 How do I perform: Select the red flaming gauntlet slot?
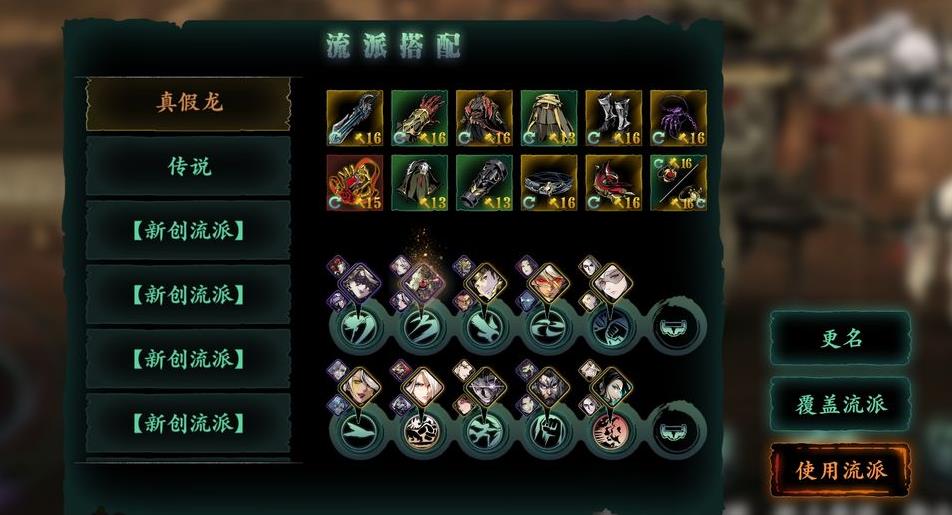(355, 182)
